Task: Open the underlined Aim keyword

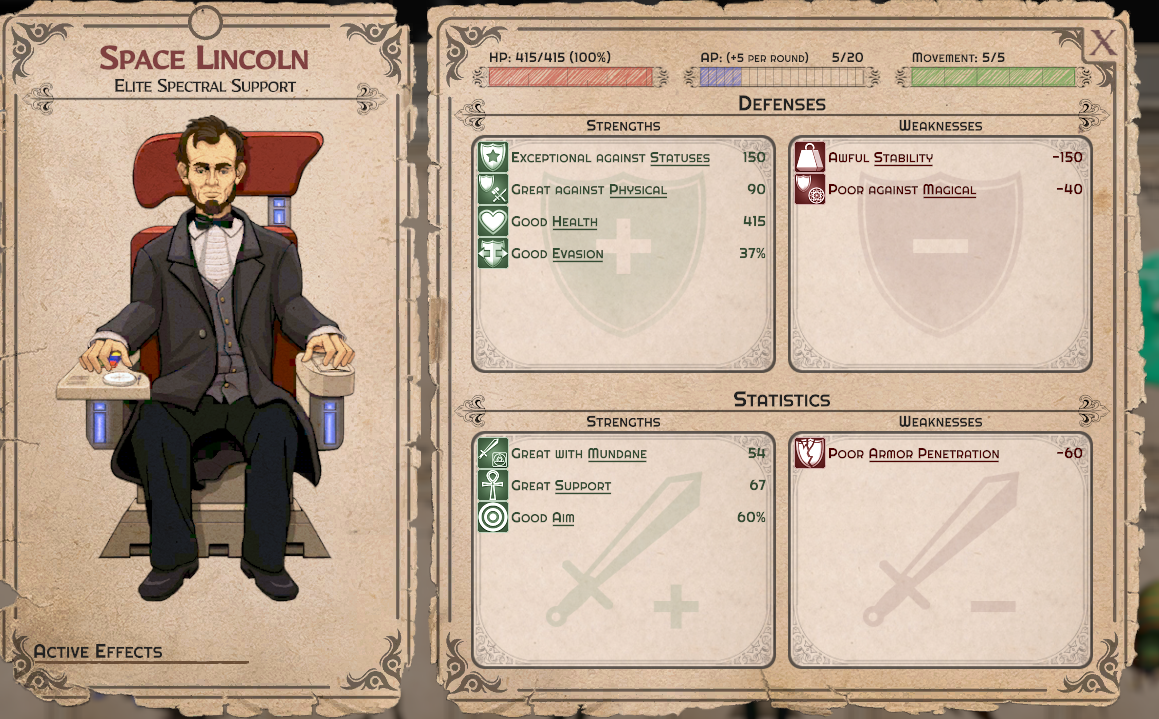Action: [563, 518]
